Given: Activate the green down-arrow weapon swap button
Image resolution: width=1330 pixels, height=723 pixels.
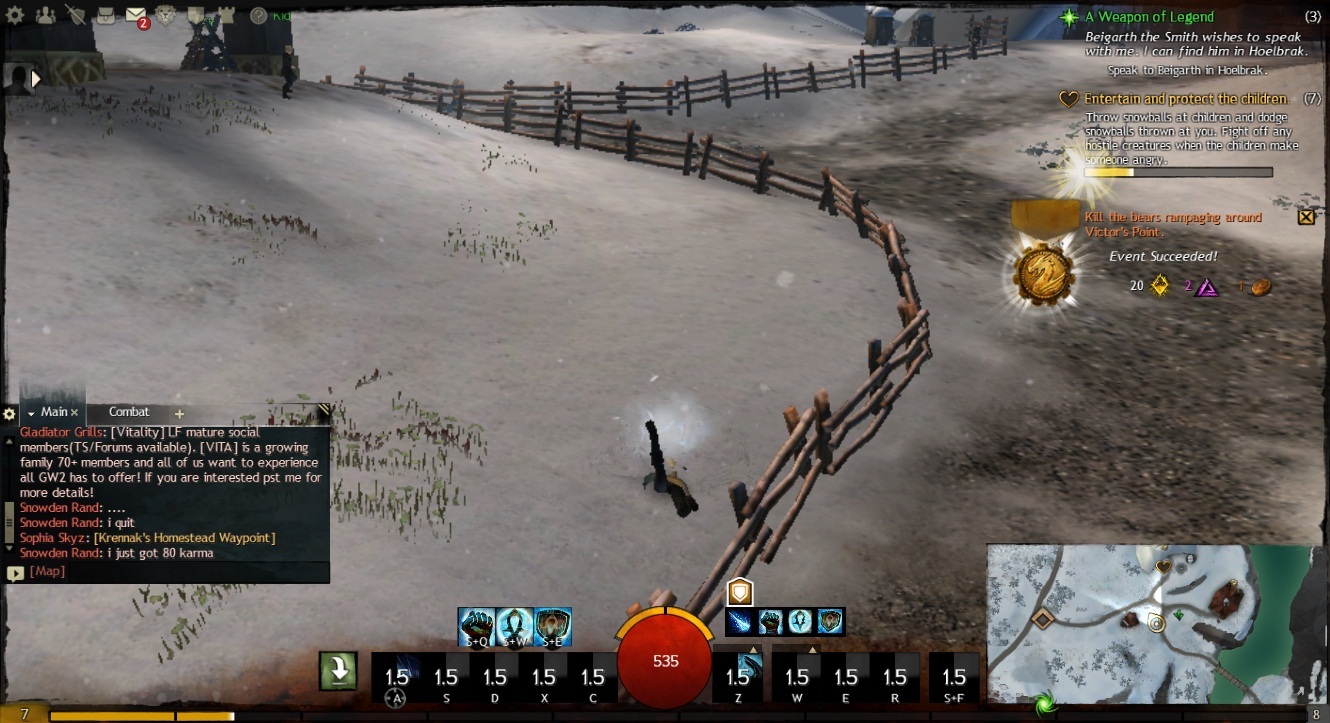Looking at the screenshot, I should (x=339, y=671).
